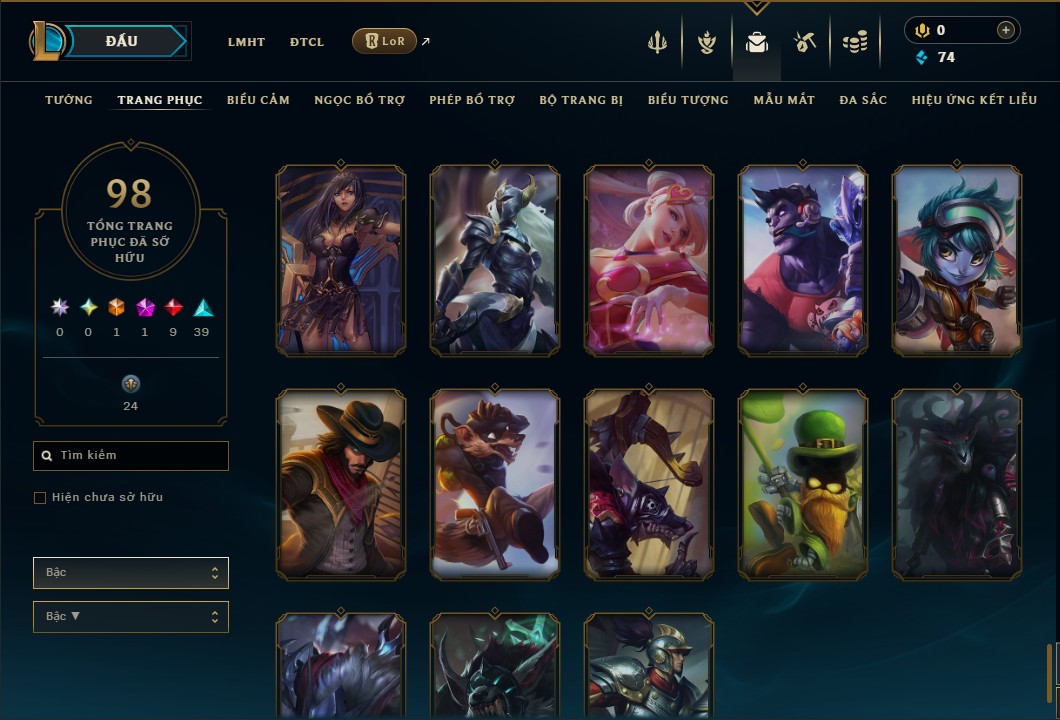Go to the BỘ TRANG BỊ tab
The width and height of the screenshot is (1060, 720).
click(x=581, y=100)
